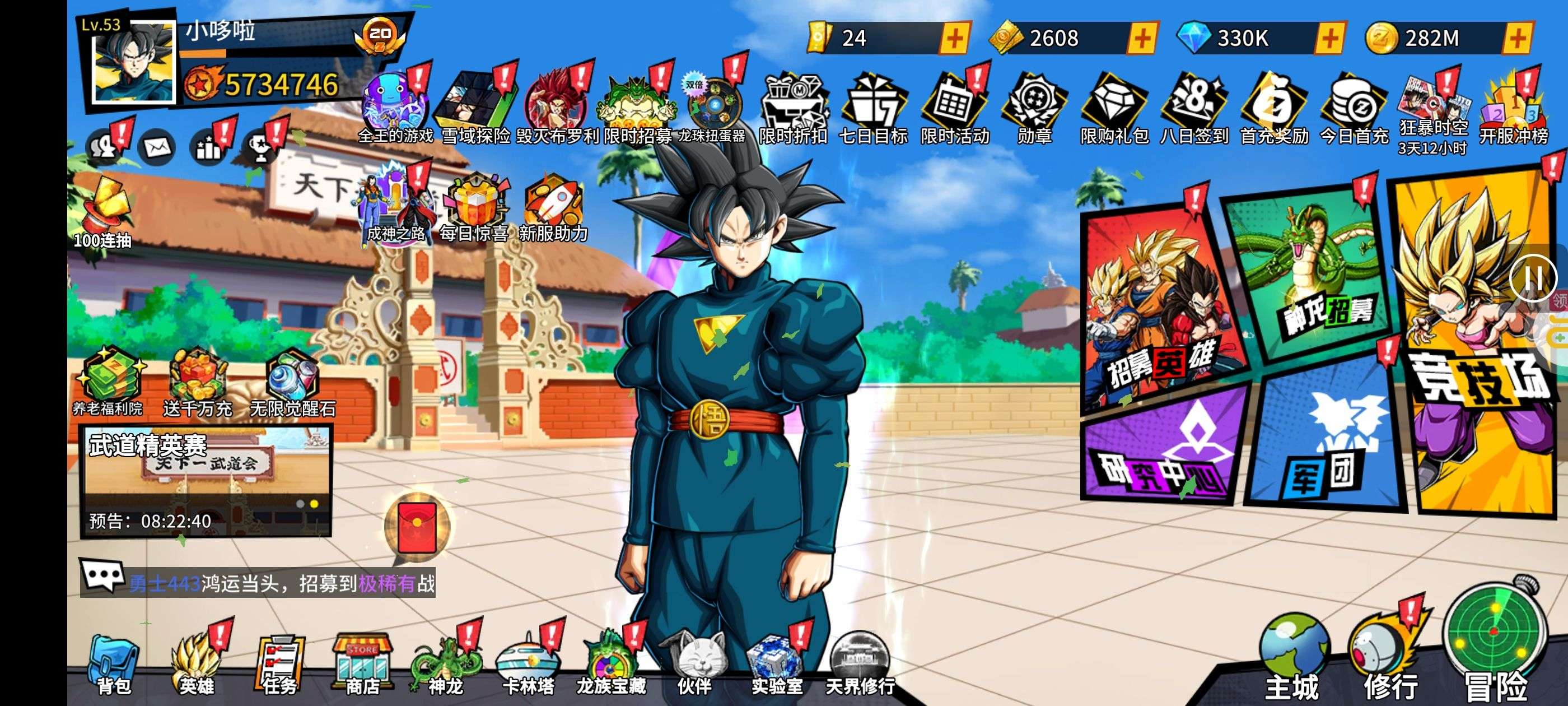The height and width of the screenshot is (706, 1568).
Task: Open the 研究中心 research center
Action: 1163,450
